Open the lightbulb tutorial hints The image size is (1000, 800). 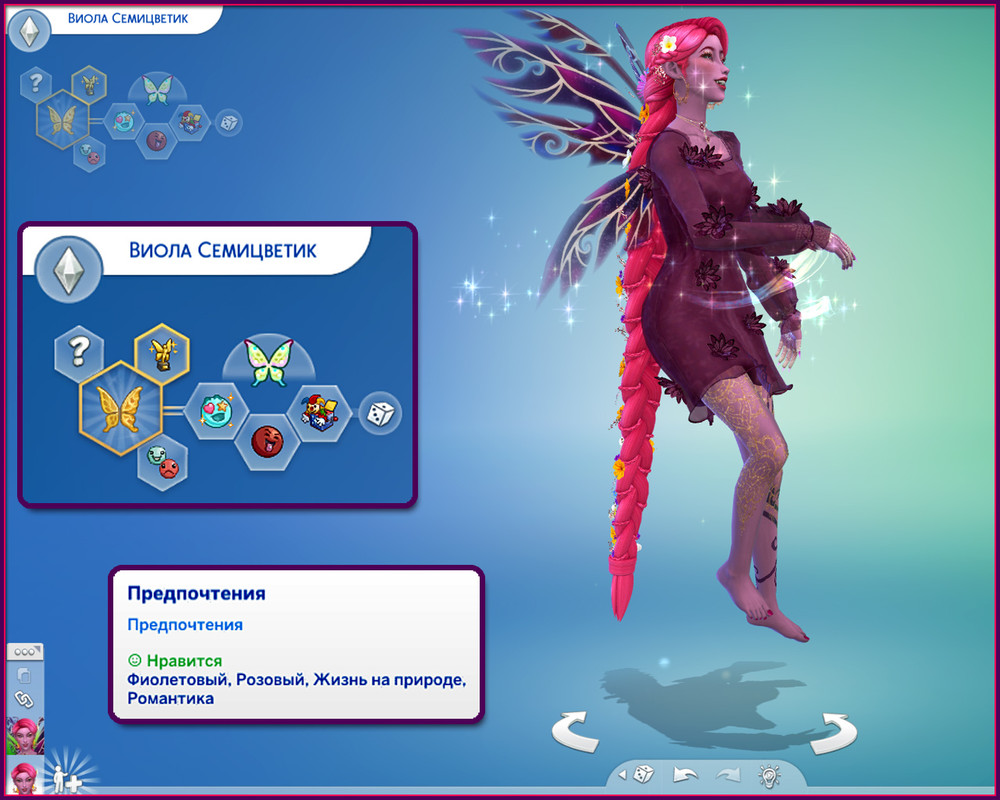pos(769,774)
